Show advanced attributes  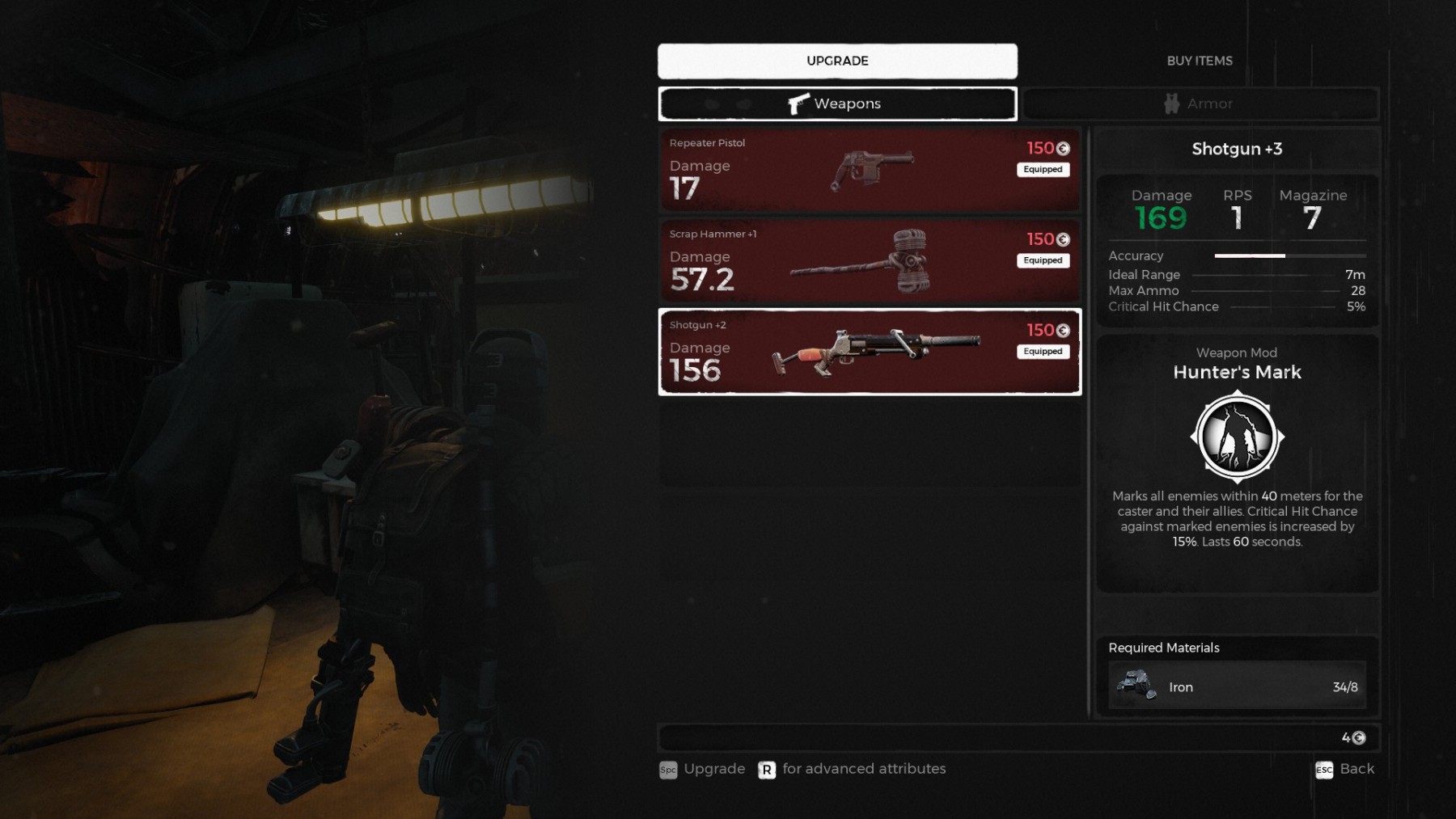(x=852, y=769)
